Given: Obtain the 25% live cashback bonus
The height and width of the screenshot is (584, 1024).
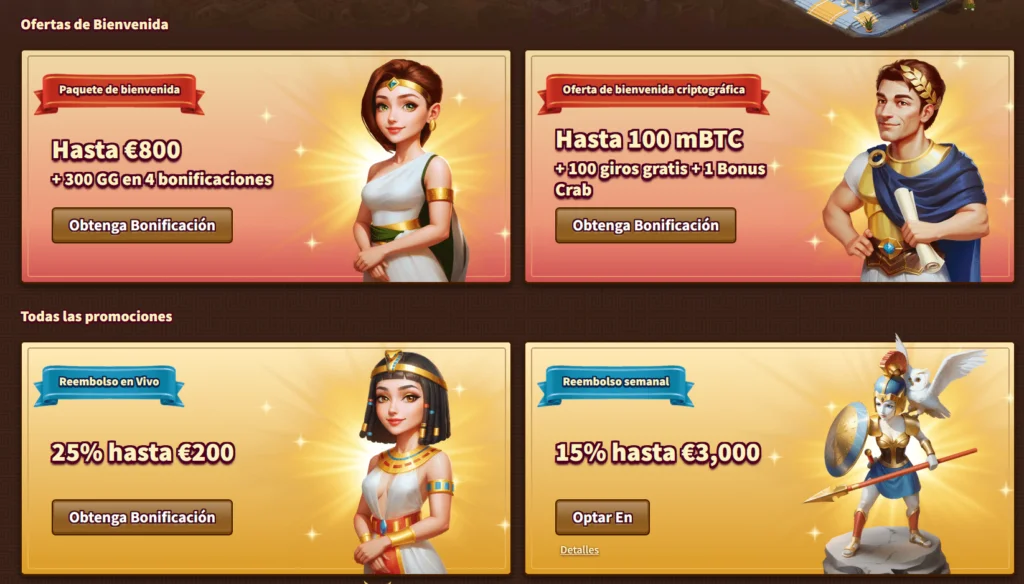Looking at the screenshot, I should [x=142, y=517].
